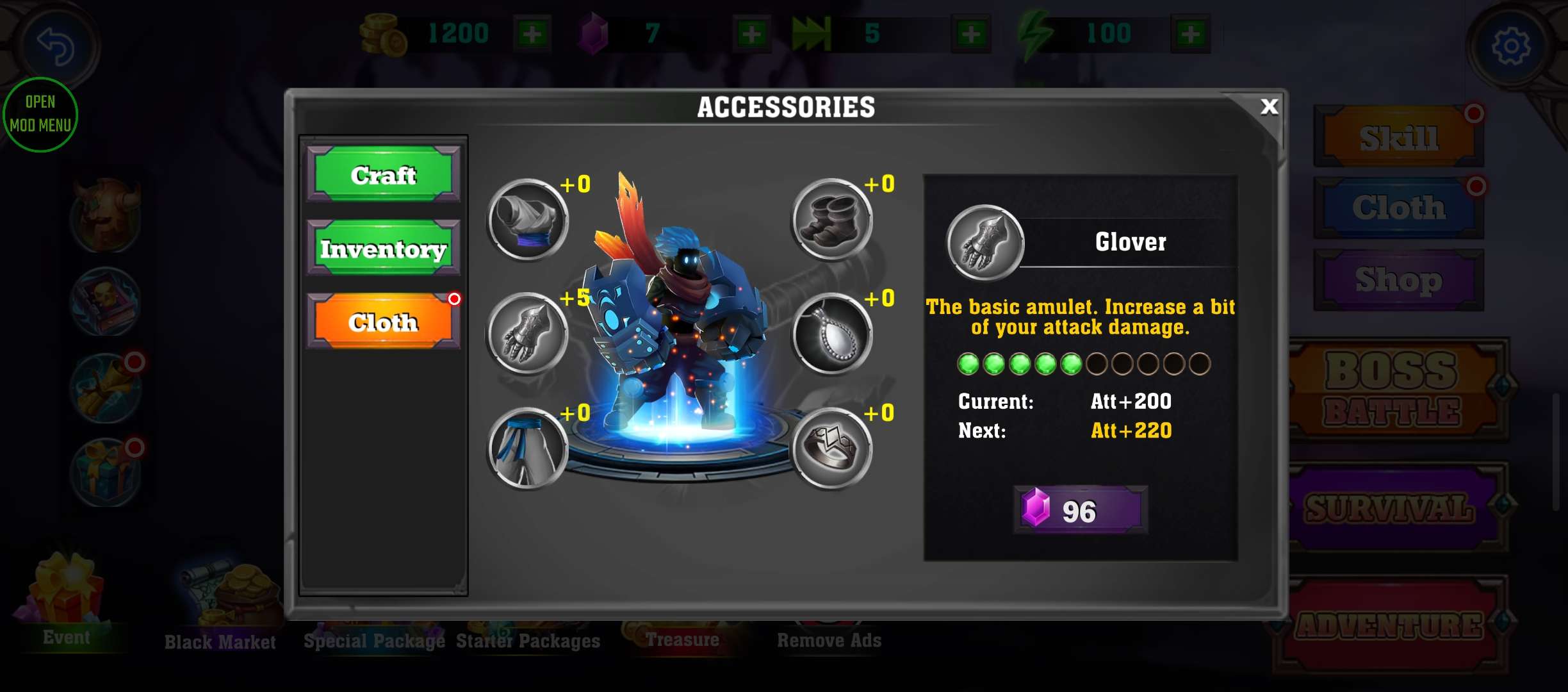The image size is (1568, 692).
Task: Select the orange Cloth tab
Action: pyautogui.click(x=383, y=322)
